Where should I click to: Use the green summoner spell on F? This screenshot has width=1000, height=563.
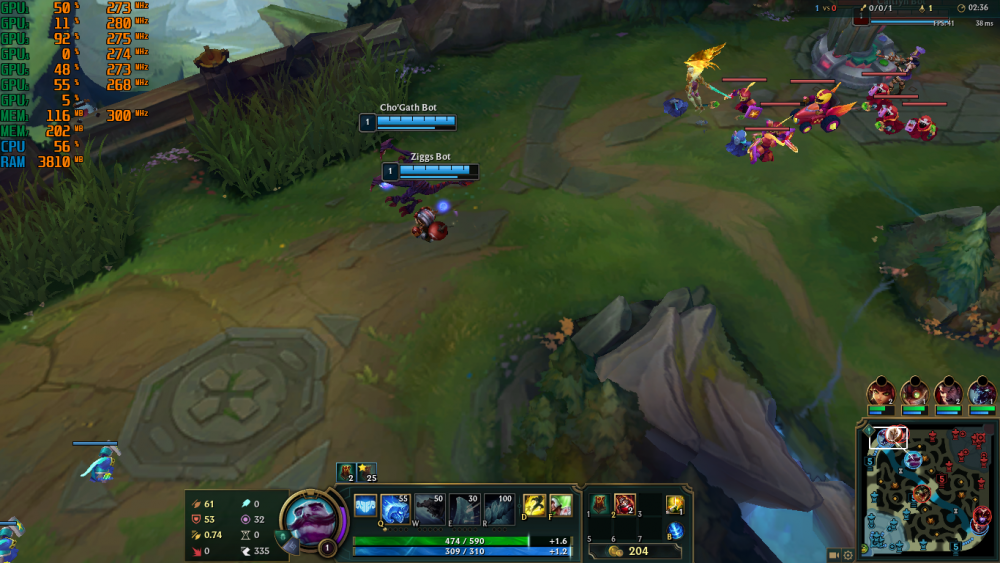pyautogui.click(x=561, y=506)
